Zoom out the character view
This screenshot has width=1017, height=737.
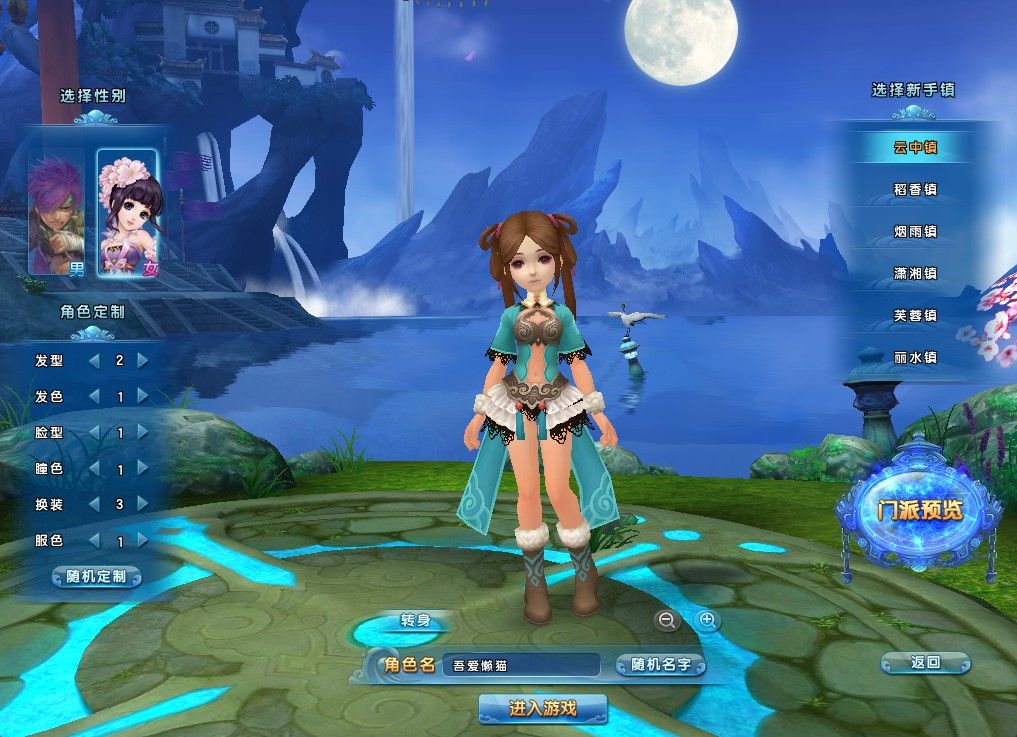(666, 621)
